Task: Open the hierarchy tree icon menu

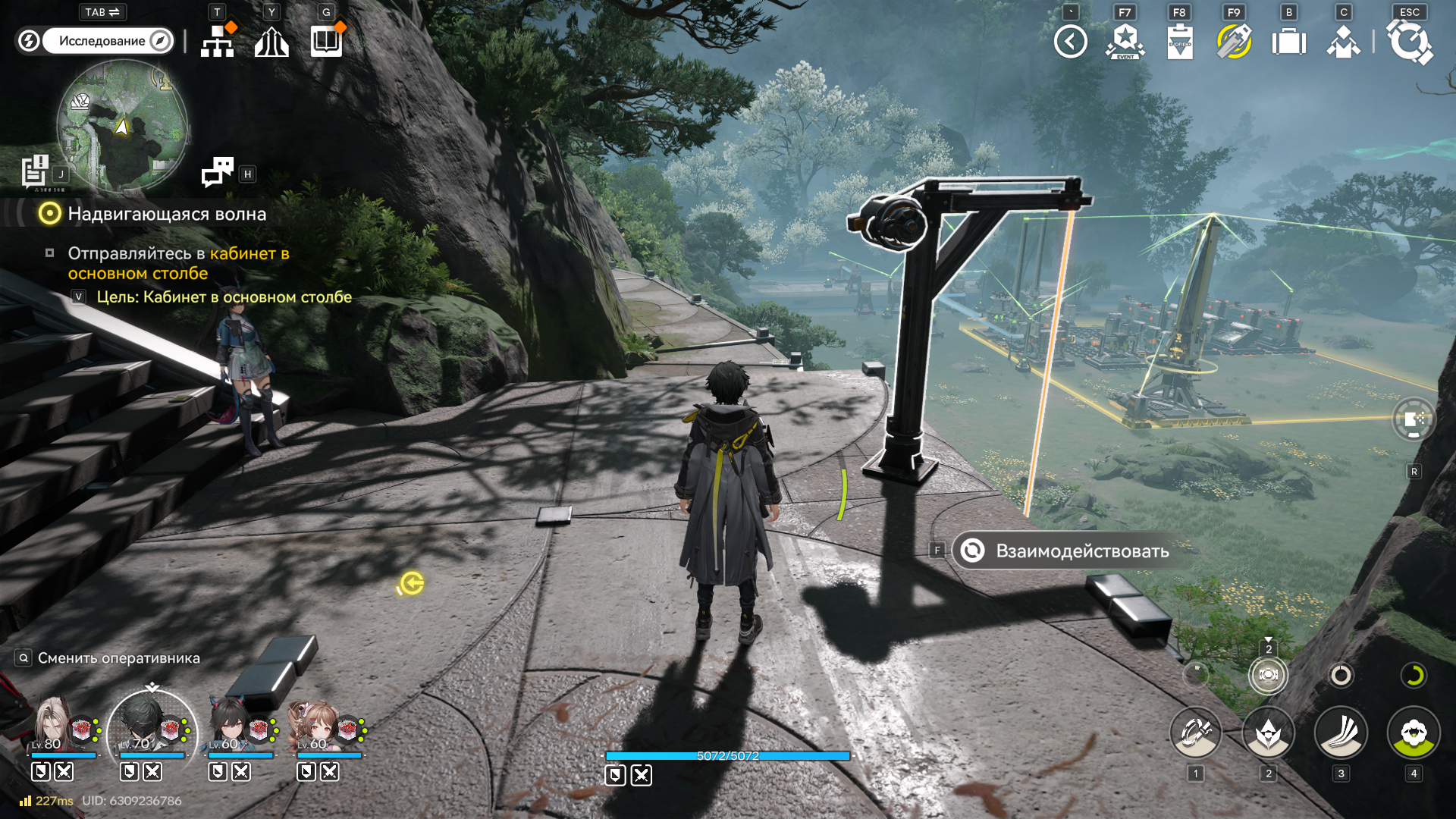Action: coord(218,41)
